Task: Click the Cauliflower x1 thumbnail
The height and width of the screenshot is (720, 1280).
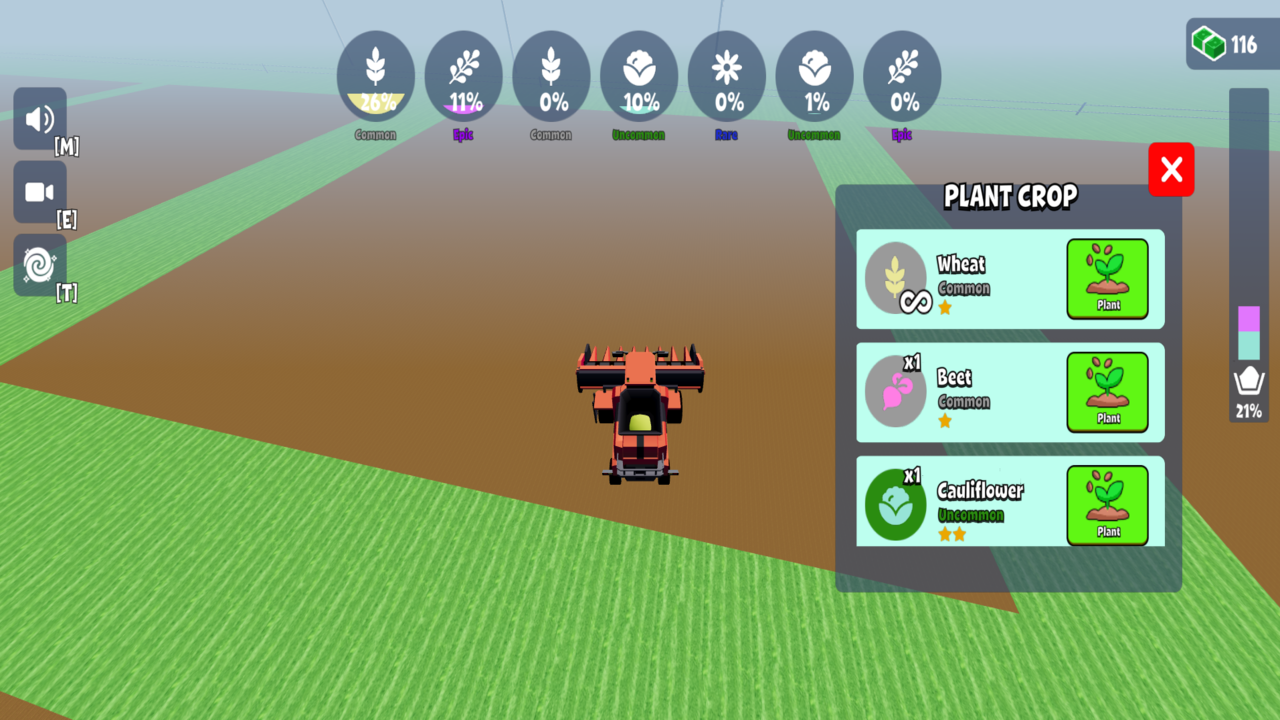Action: point(896,503)
